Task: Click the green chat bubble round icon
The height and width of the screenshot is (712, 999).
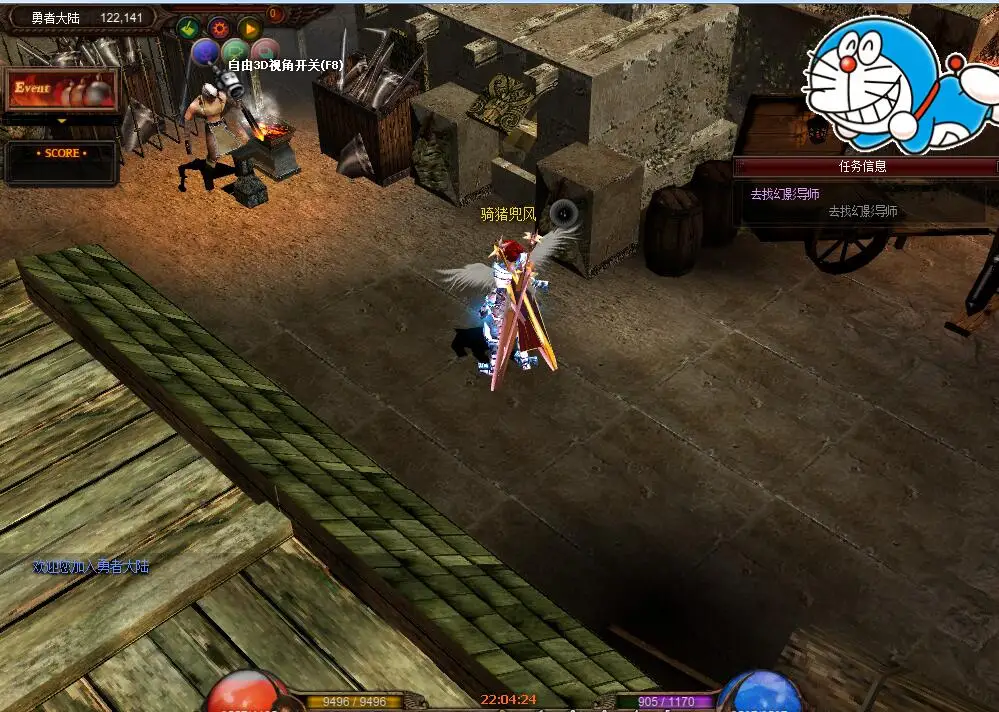Action: coord(235,52)
